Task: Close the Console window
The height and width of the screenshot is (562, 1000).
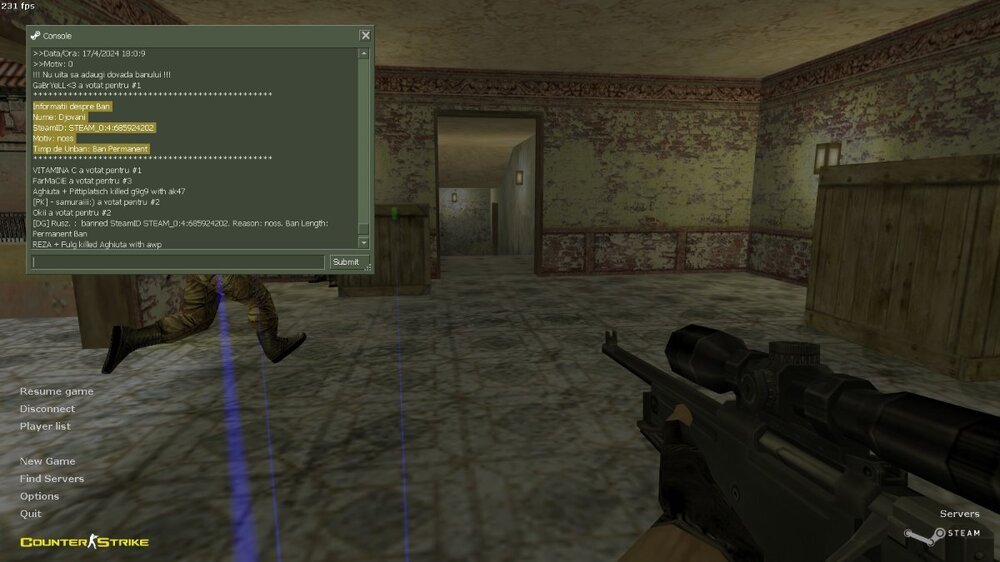Action: click(x=365, y=36)
